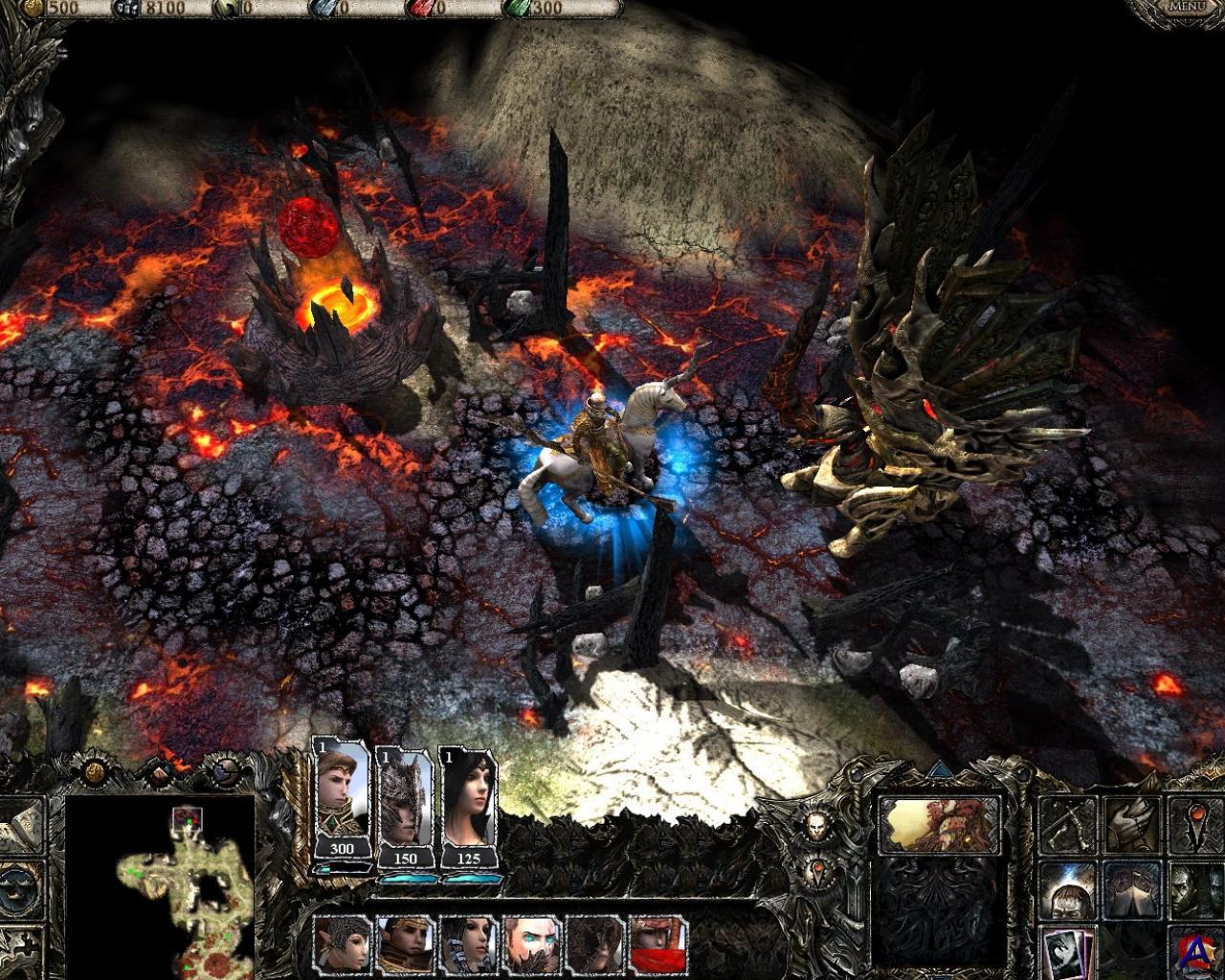Activate the crossed swords command icon
1225x980 pixels.
coord(1067,824)
